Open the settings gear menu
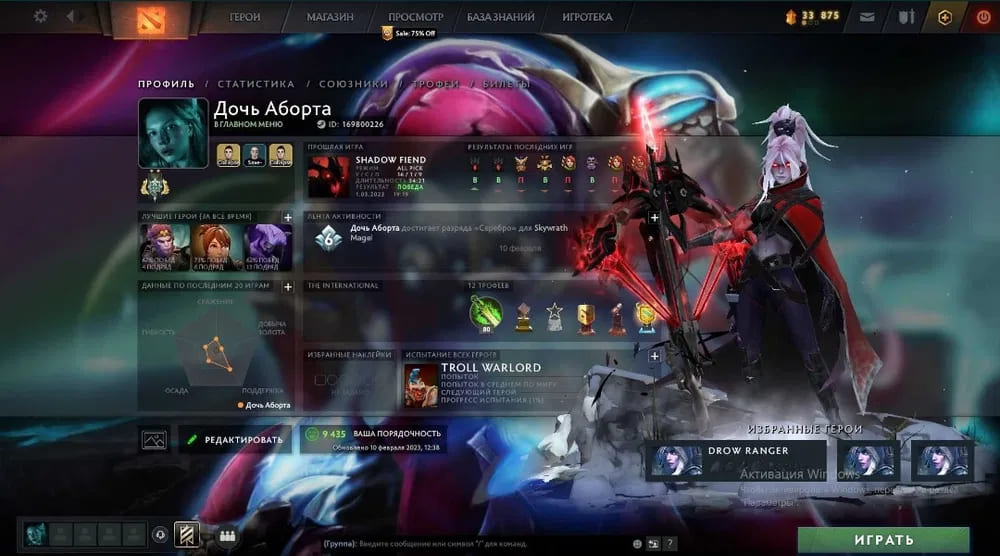1000x556 pixels. tap(40, 16)
